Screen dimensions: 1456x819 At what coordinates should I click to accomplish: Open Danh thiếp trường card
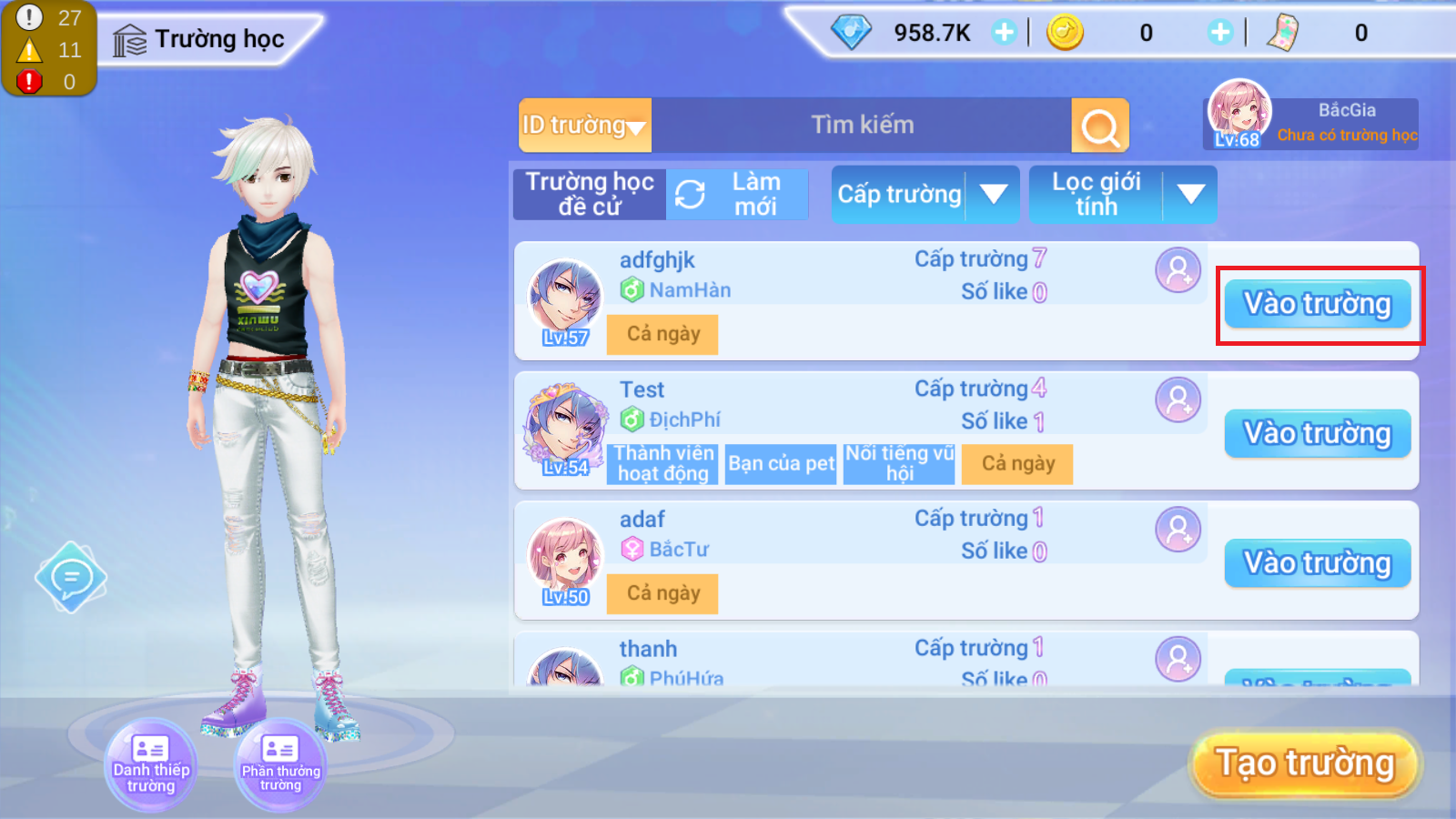pyautogui.click(x=151, y=764)
